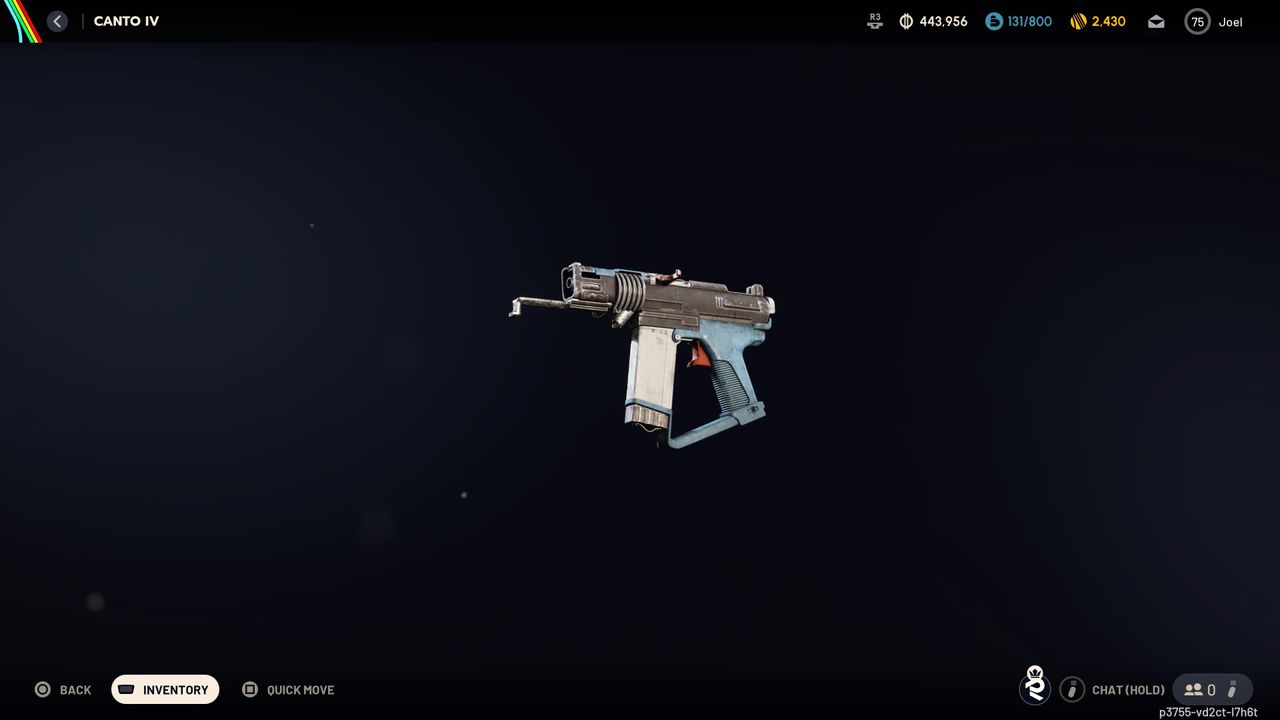Open the level 75 player avatar circle
Viewport: 1280px width, 720px height.
[x=1197, y=20]
